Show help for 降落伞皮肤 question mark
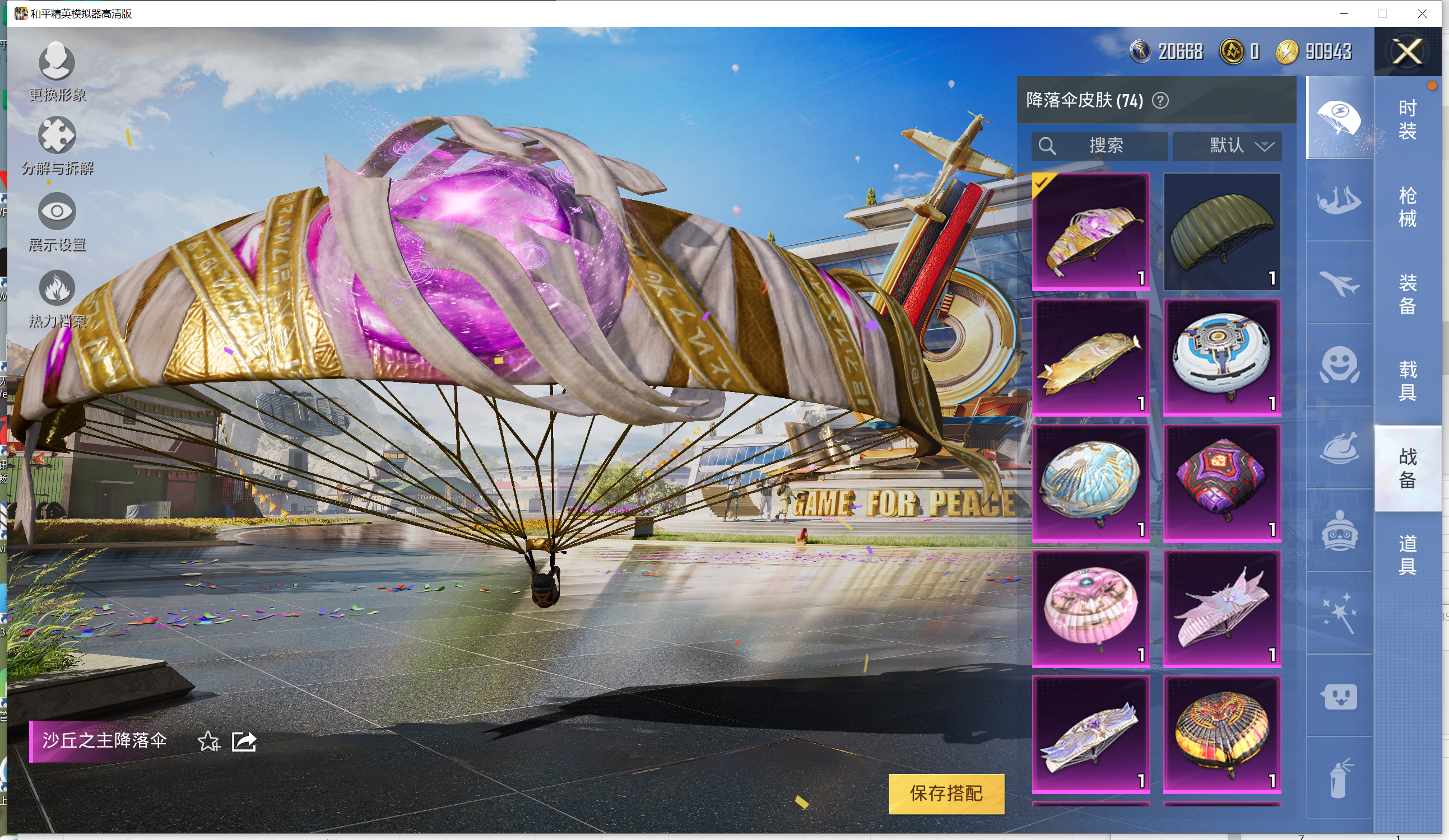This screenshot has width=1449, height=840. pyautogui.click(x=1160, y=101)
